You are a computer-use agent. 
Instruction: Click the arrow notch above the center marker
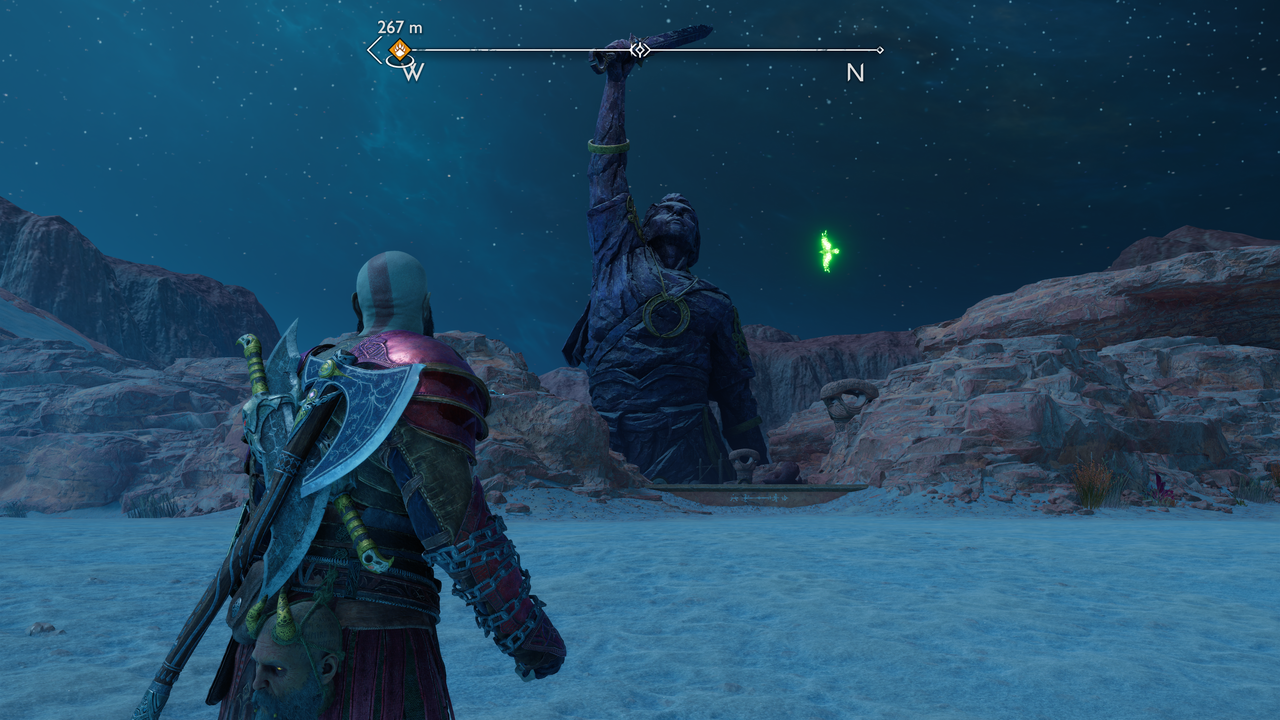pyautogui.click(x=639, y=40)
